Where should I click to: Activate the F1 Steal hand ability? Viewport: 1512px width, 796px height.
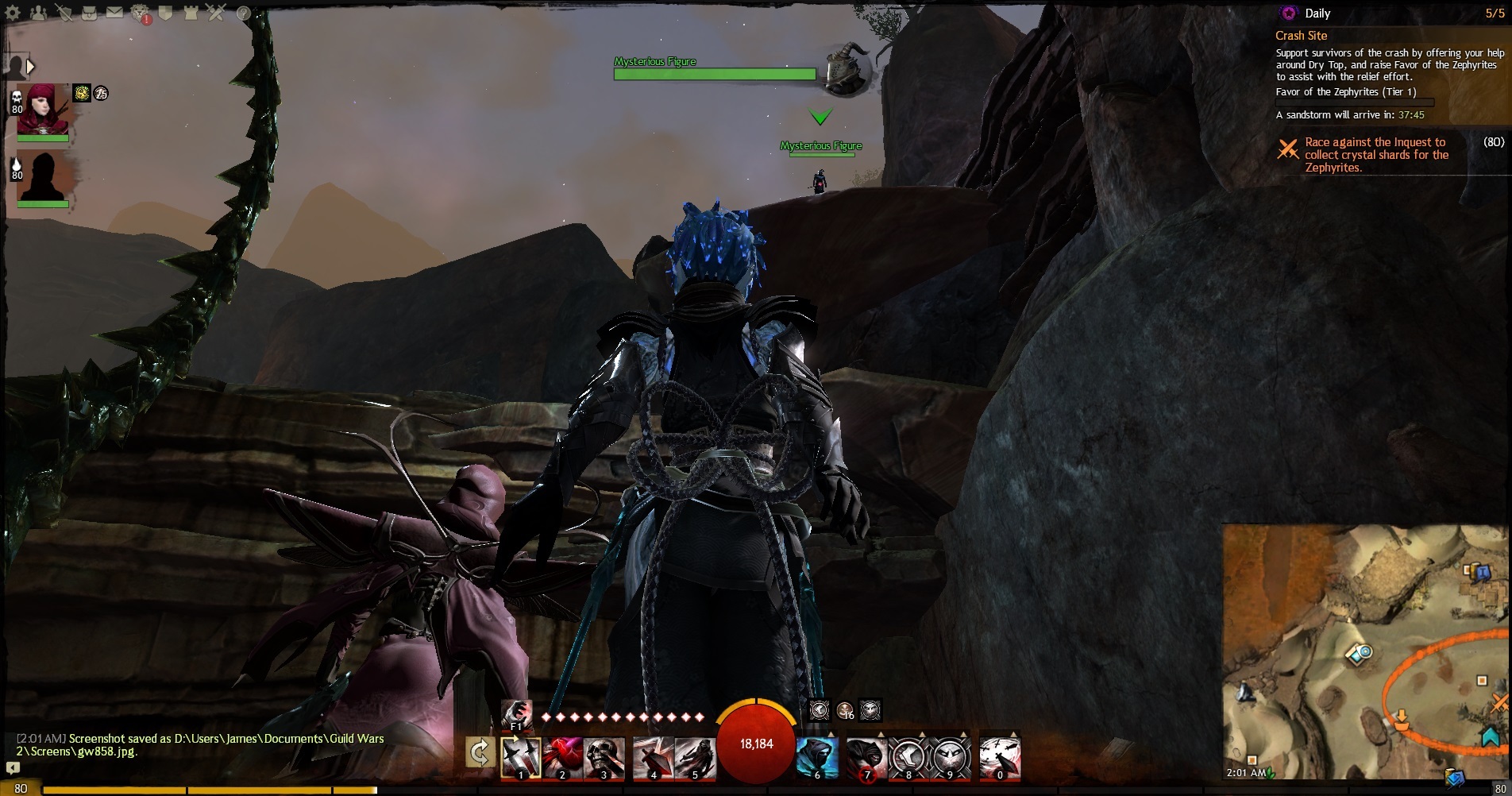[x=517, y=714]
